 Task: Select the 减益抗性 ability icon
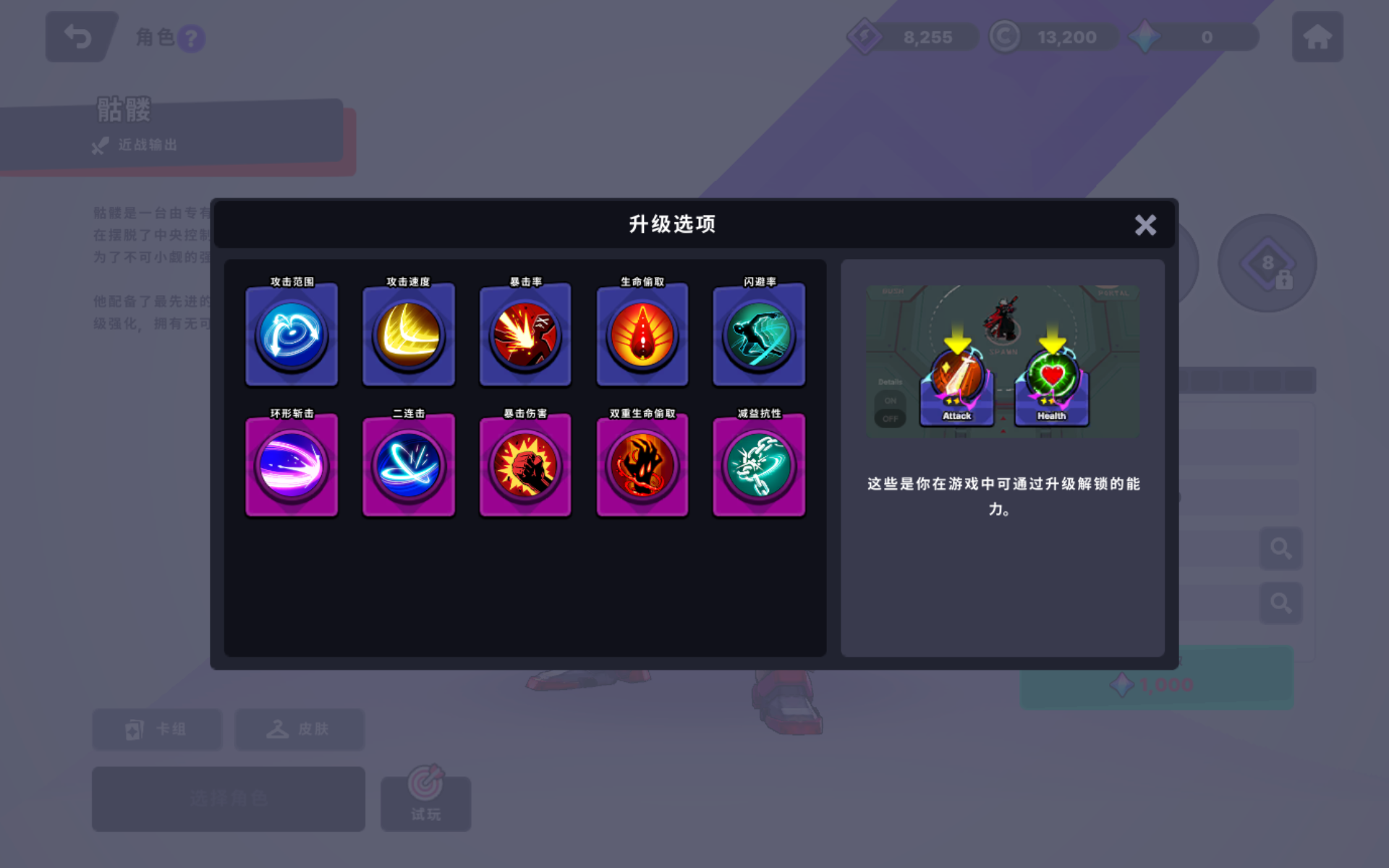(758, 465)
